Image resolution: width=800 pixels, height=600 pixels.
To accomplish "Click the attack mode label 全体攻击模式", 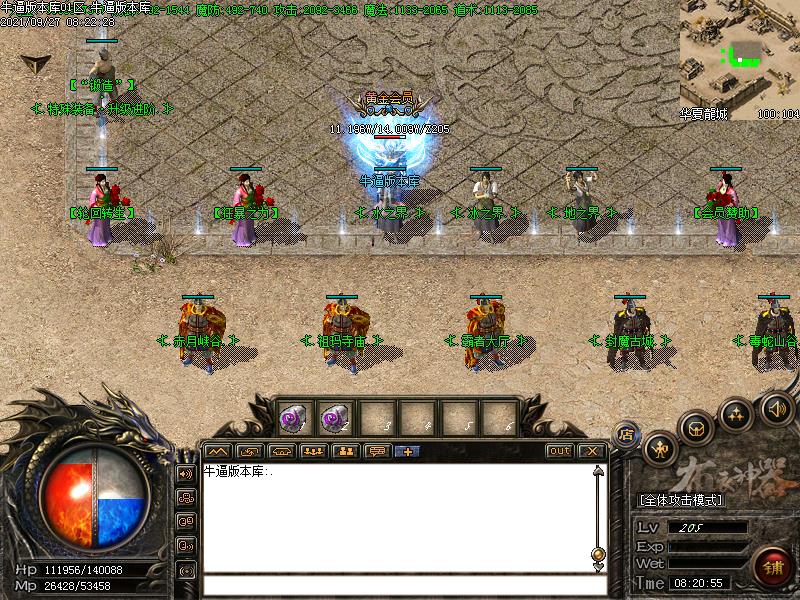I will click(681, 499).
